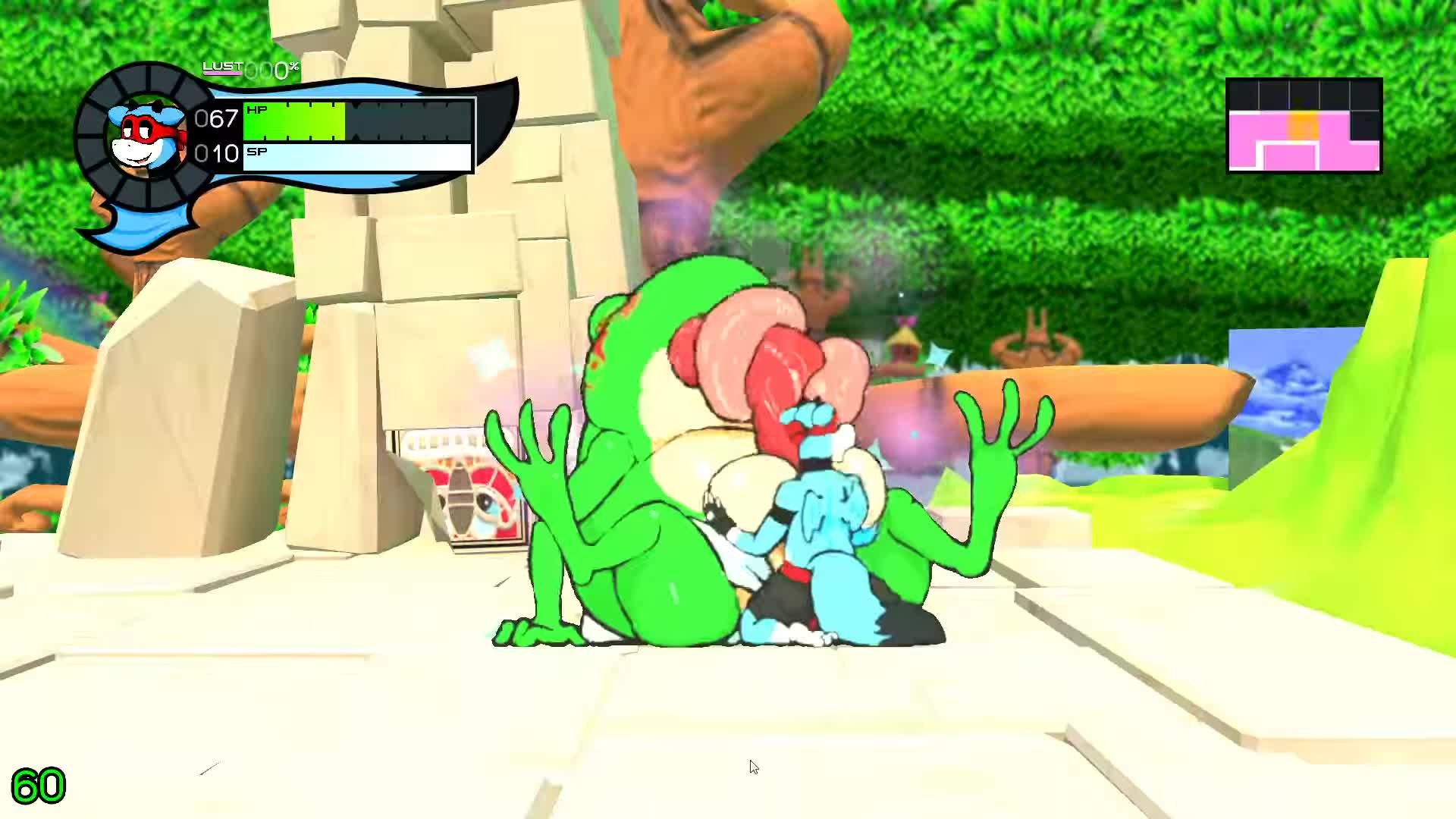Select the character portrait with red bandana

click(x=146, y=136)
